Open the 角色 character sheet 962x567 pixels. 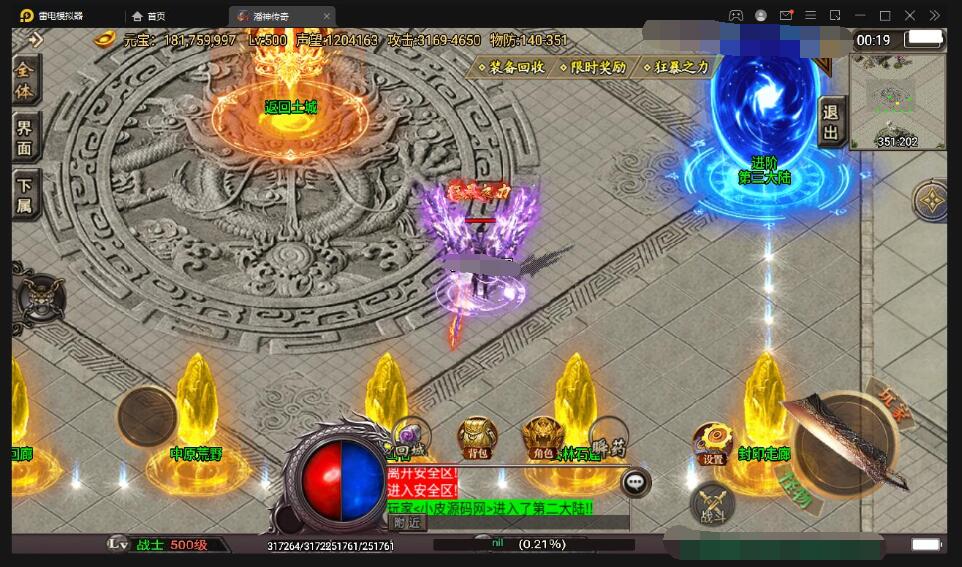coord(543,439)
